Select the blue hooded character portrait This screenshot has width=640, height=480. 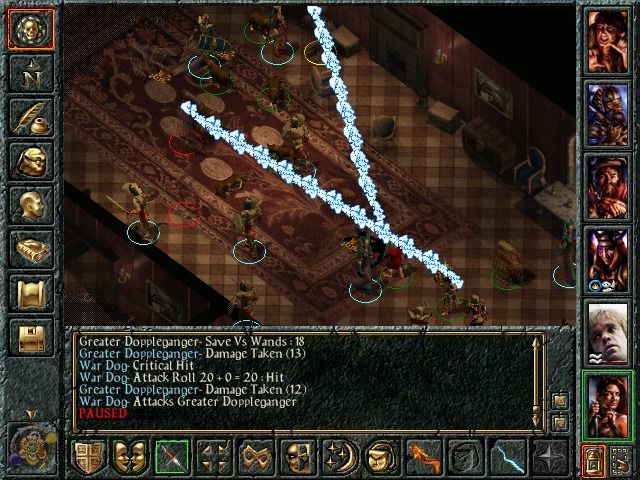click(607, 112)
